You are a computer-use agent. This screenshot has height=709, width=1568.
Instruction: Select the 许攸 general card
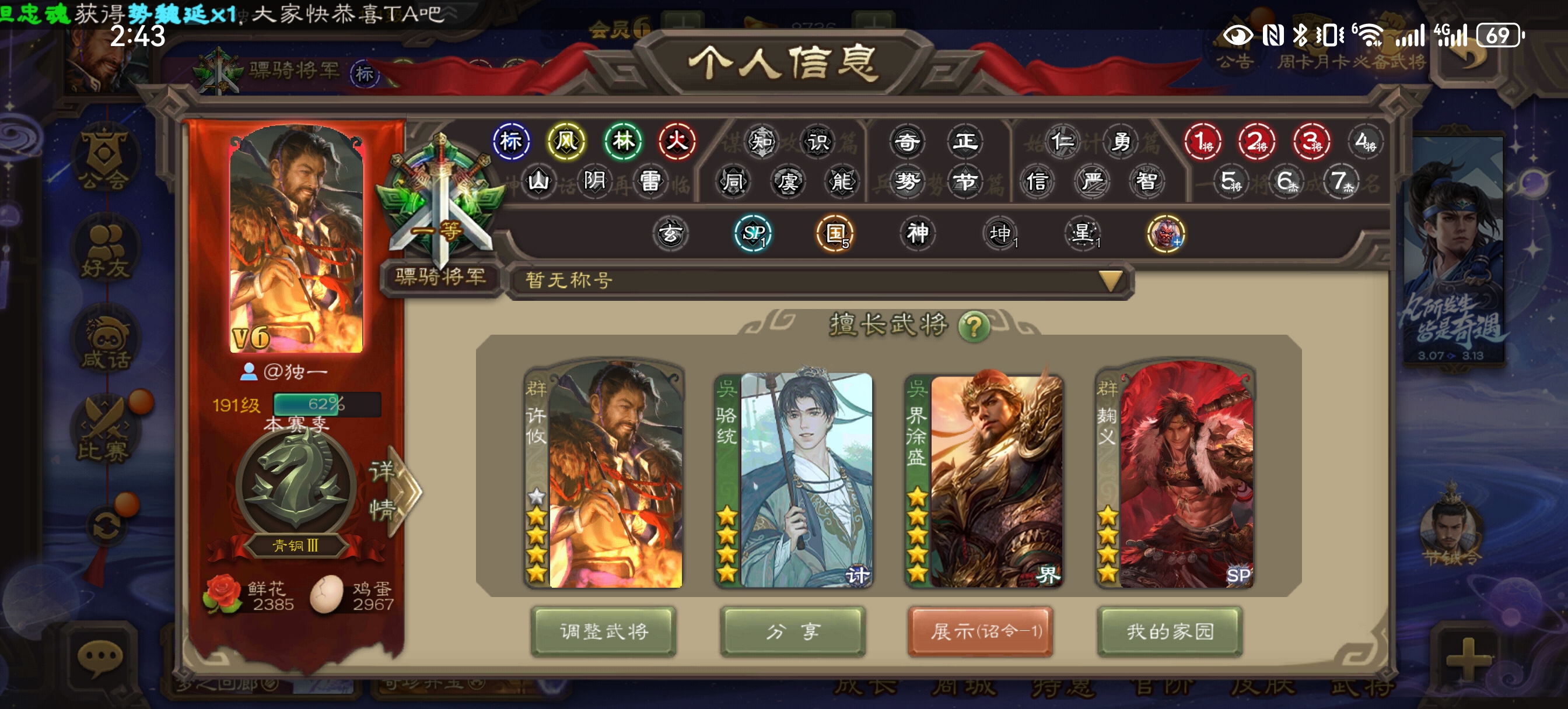604,475
